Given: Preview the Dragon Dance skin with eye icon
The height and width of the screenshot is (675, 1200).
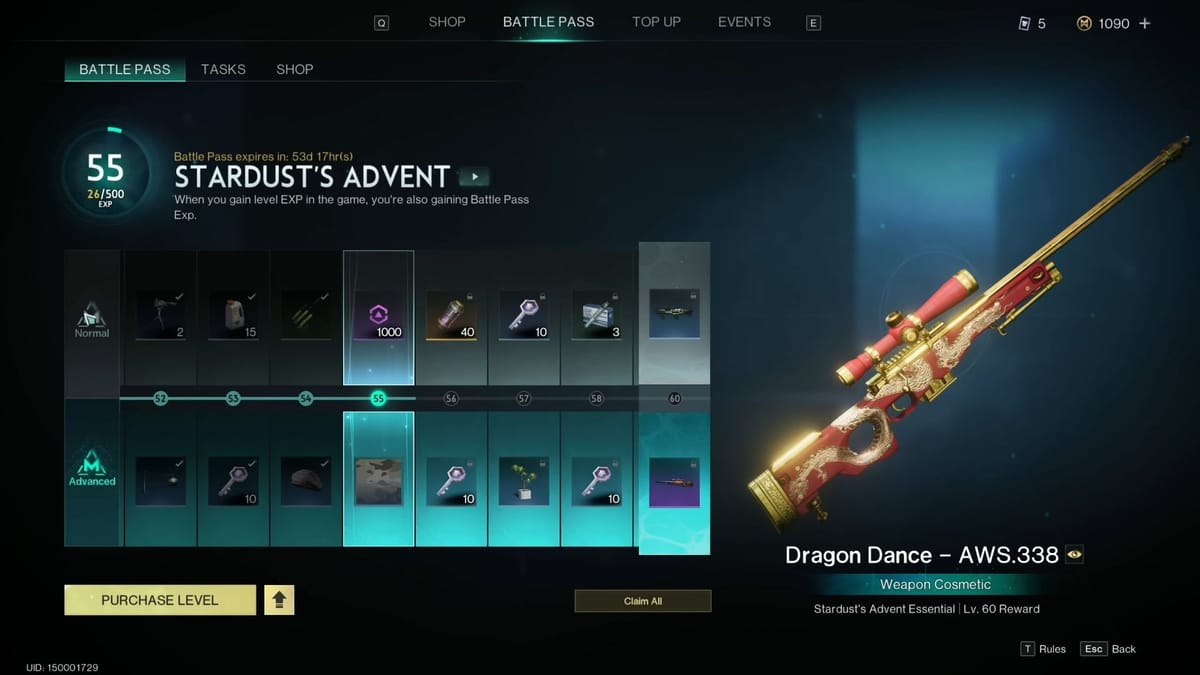Looking at the screenshot, I should pyautogui.click(x=1074, y=555).
